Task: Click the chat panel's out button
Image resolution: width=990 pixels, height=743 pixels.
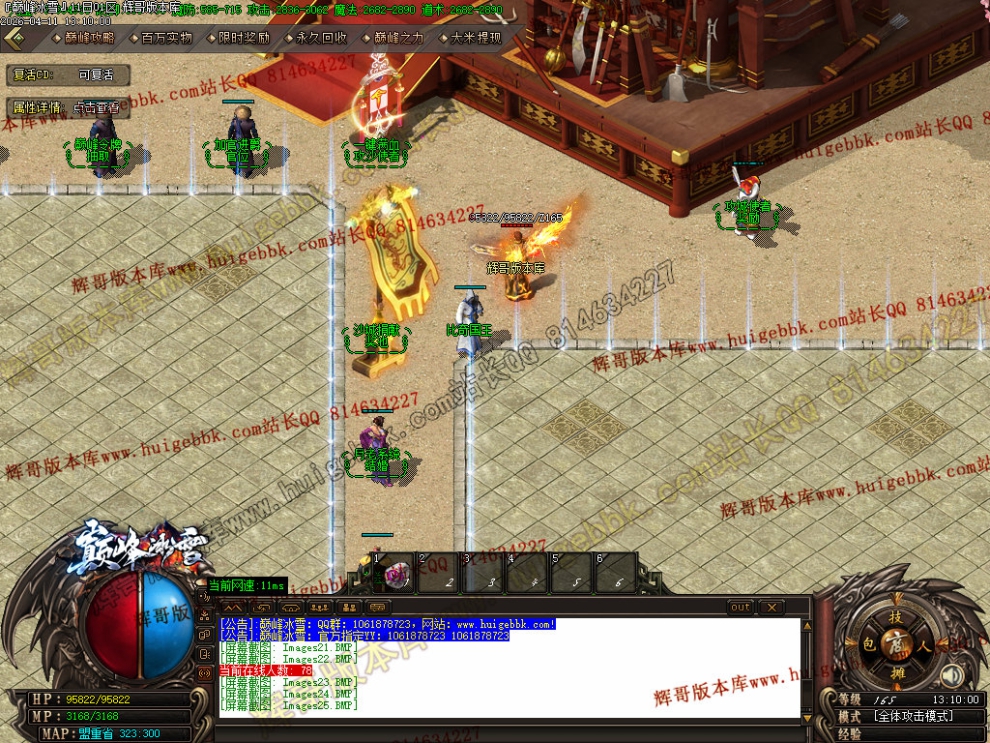Action: 740,607
